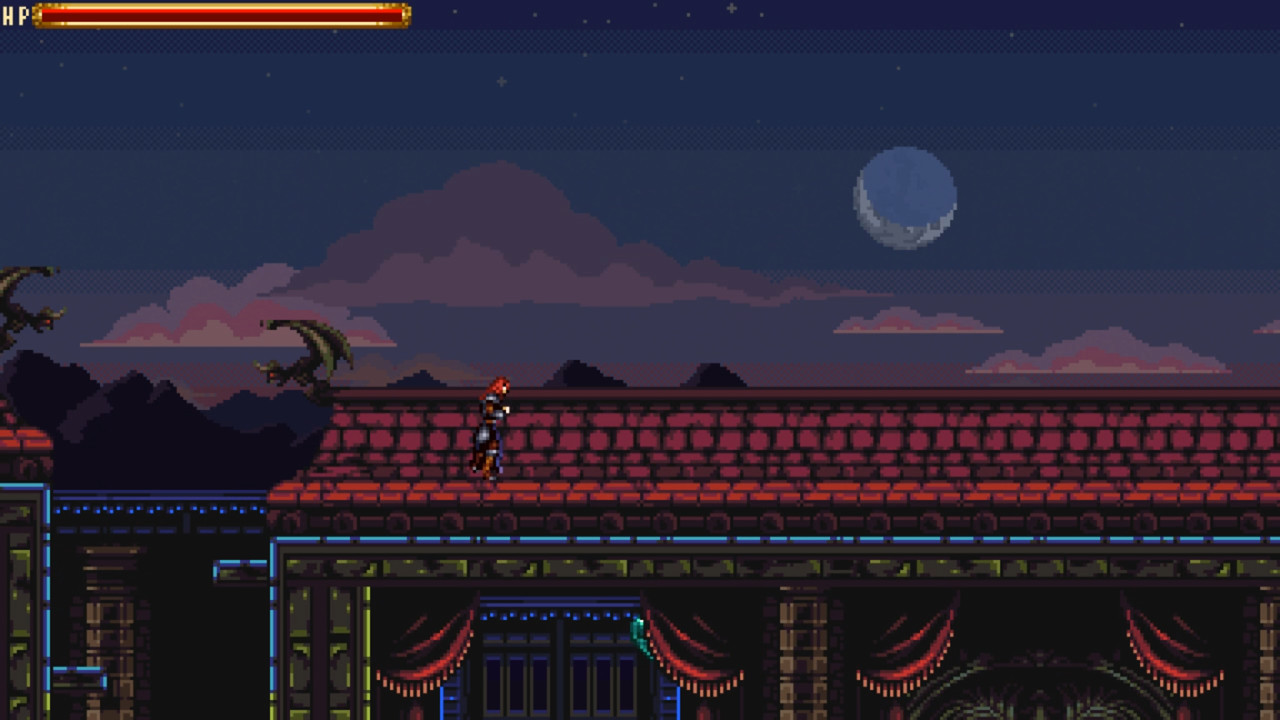
Task: Click the red-haired player character on the rooftop
Action: pos(490,425)
